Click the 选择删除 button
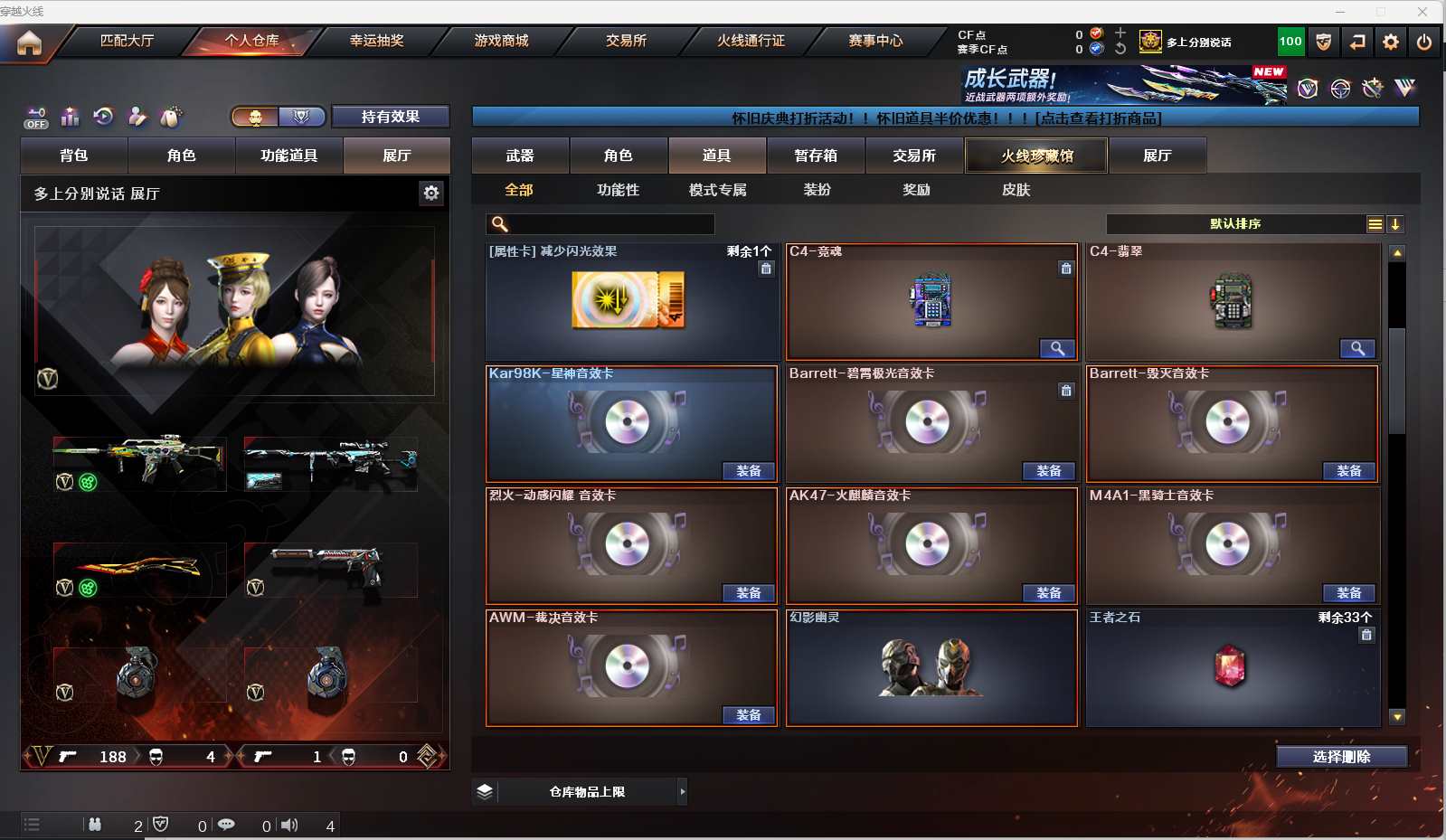The image size is (1446, 840). pos(1341,757)
